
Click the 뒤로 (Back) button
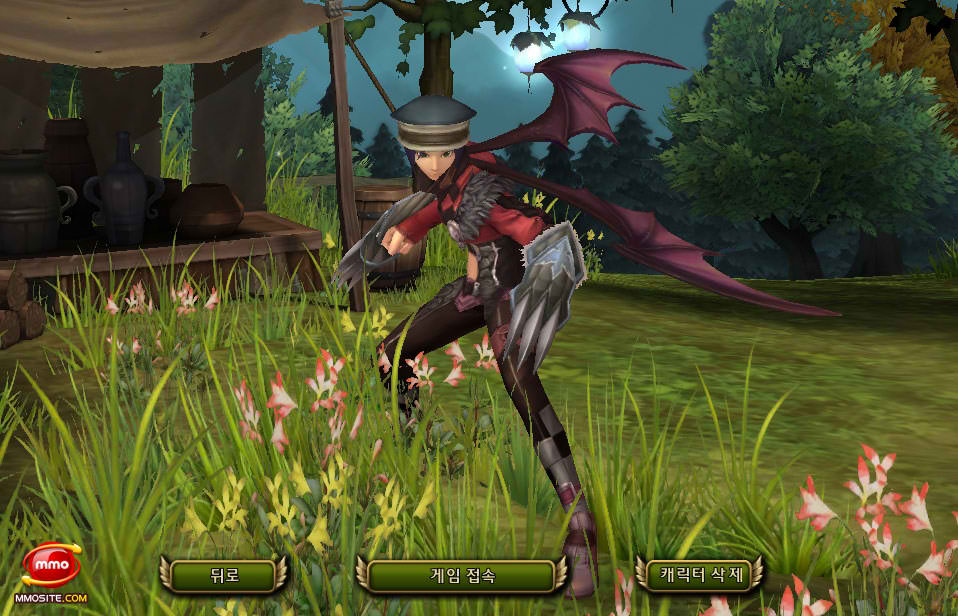(x=222, y=575)
